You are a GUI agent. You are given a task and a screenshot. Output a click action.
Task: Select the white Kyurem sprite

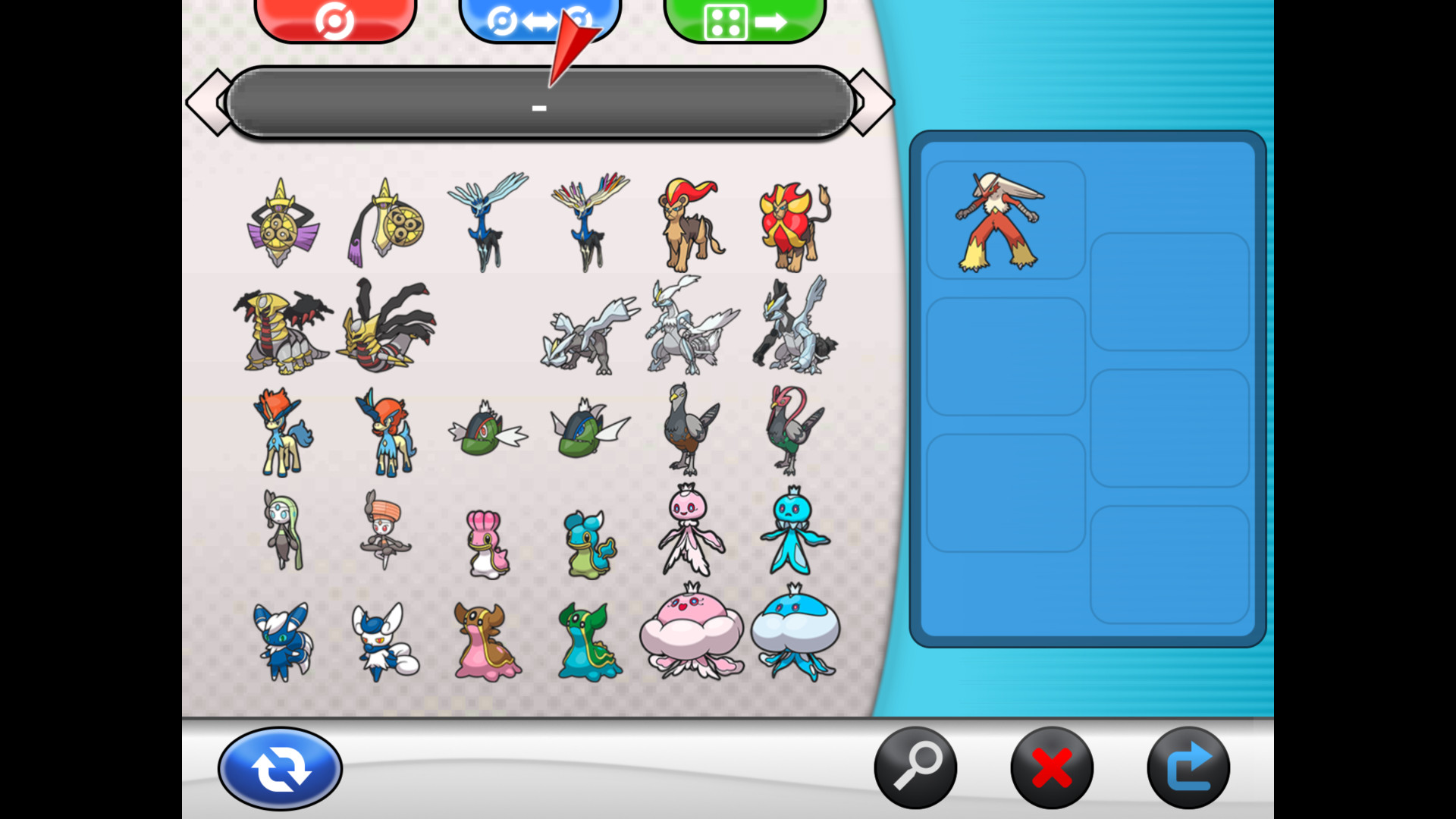point(690,326)
